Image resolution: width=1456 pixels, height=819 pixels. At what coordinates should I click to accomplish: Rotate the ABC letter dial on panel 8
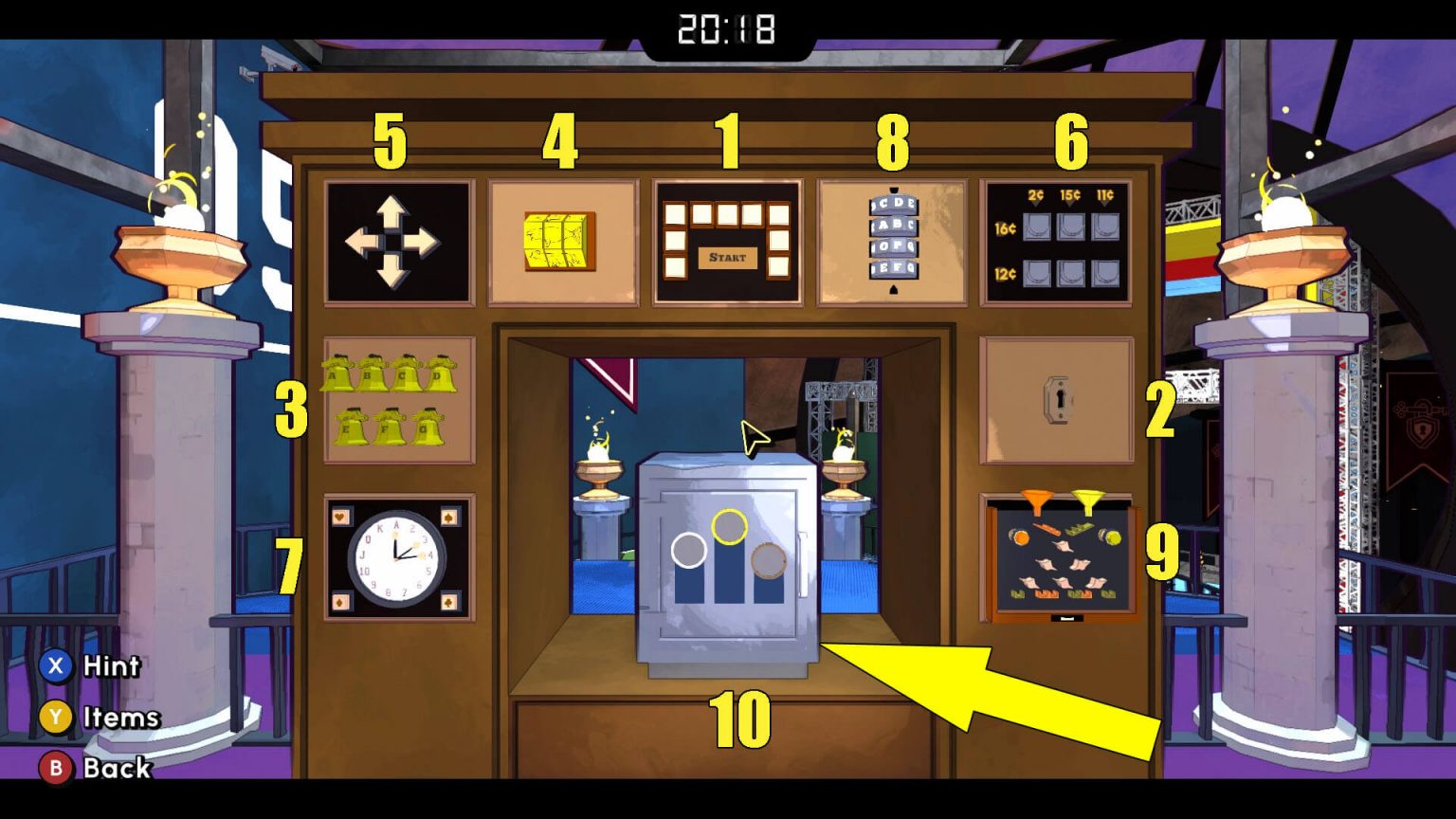[893, 227]
